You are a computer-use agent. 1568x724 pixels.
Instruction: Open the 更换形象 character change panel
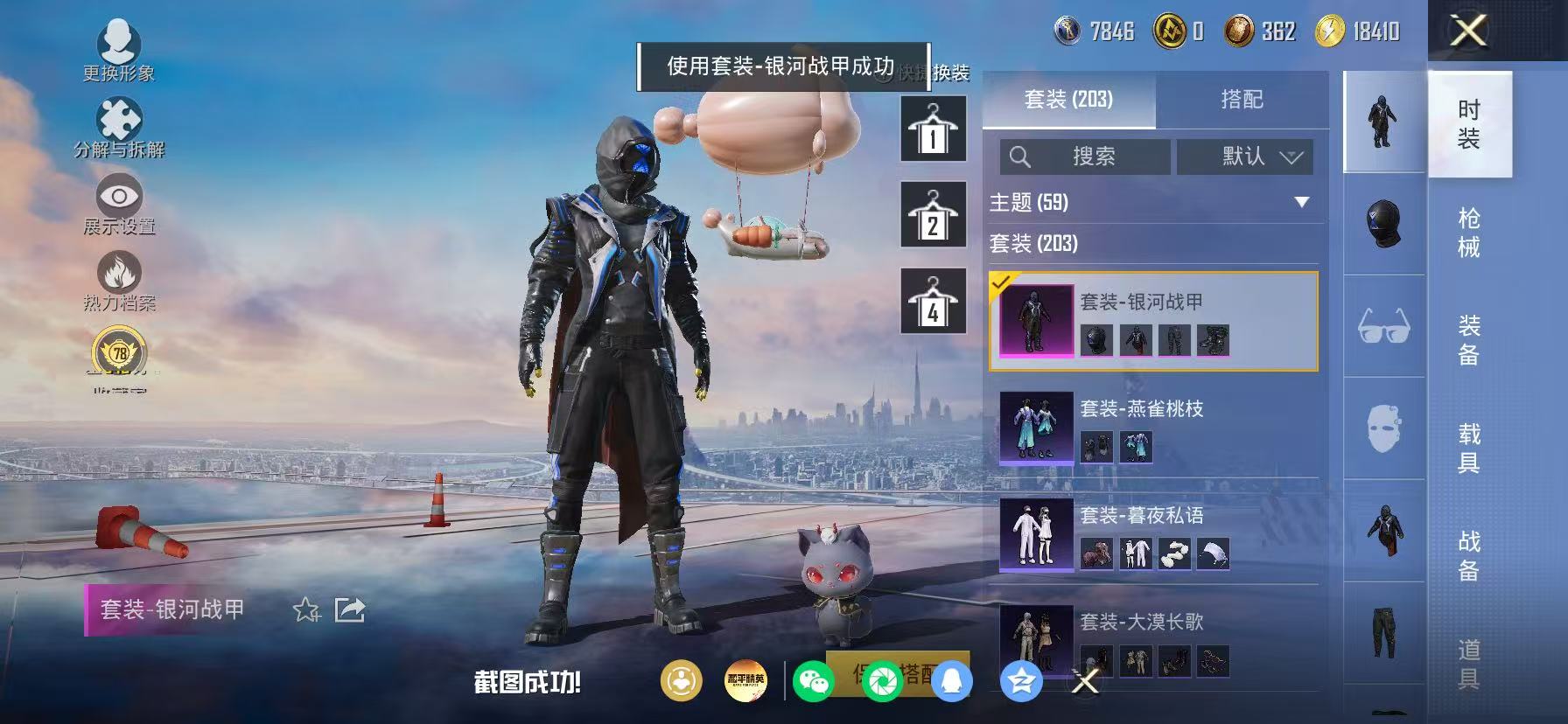pos(121,45)
